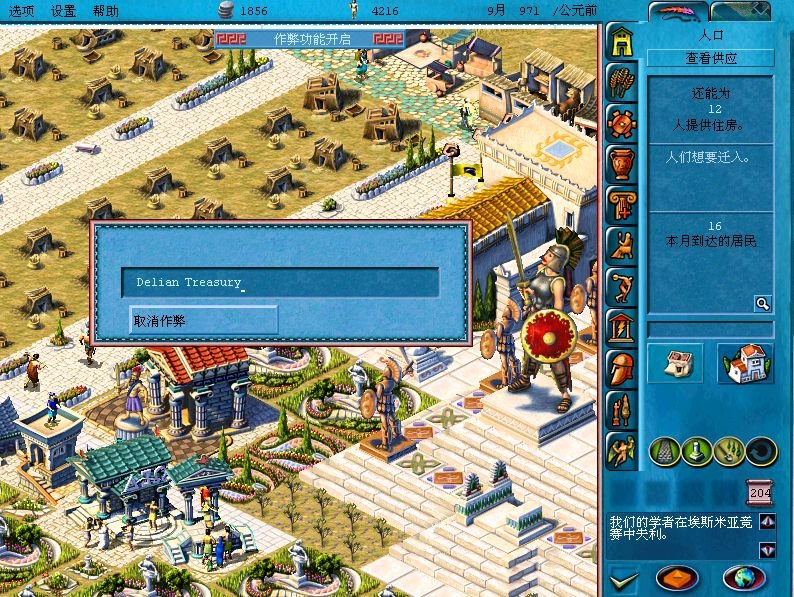Click 查看供应 view supplies button
Viewport: 794px width, 597px height.
(711, 59)
